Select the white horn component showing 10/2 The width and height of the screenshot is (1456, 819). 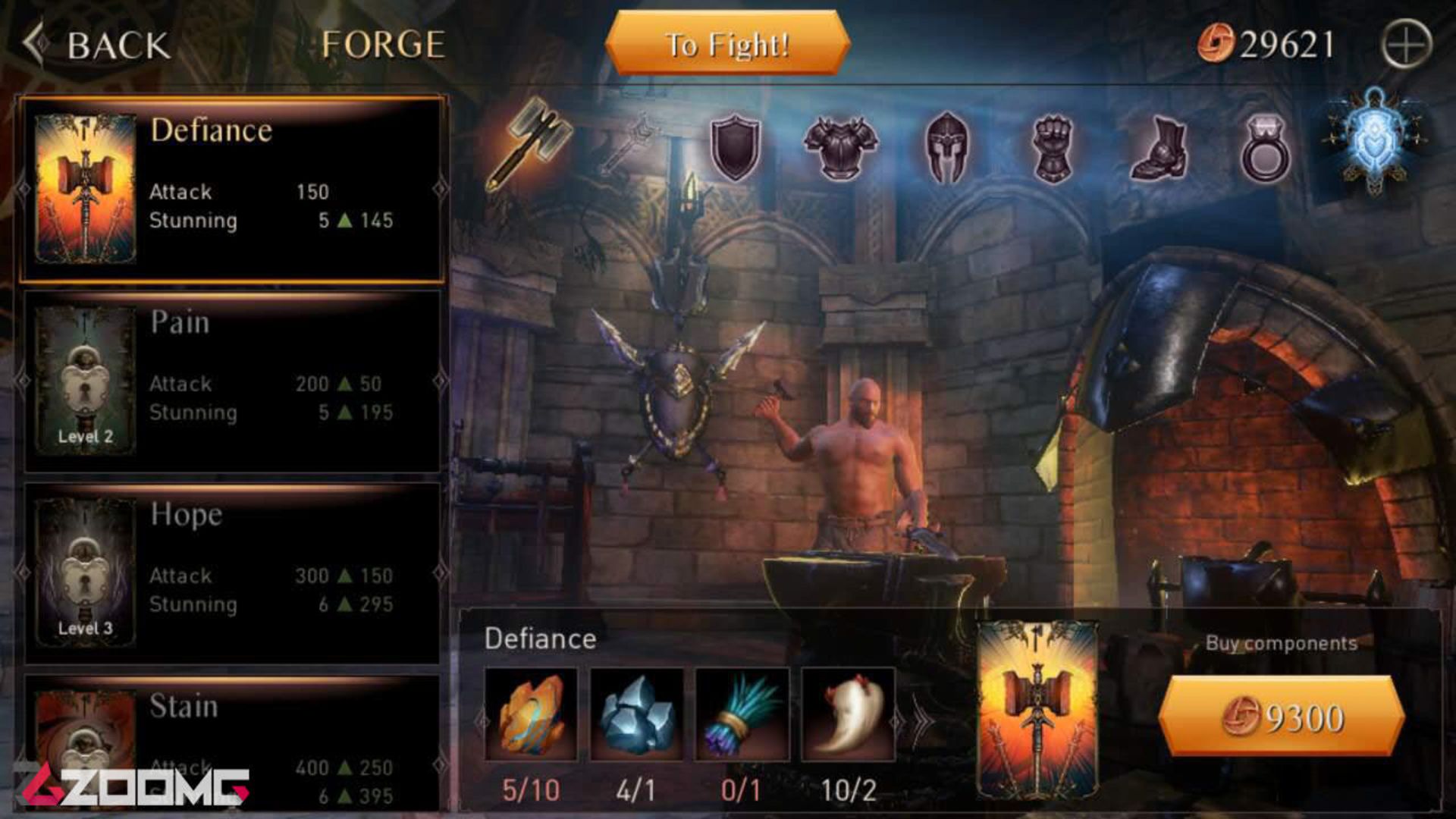tap(847, 713)
